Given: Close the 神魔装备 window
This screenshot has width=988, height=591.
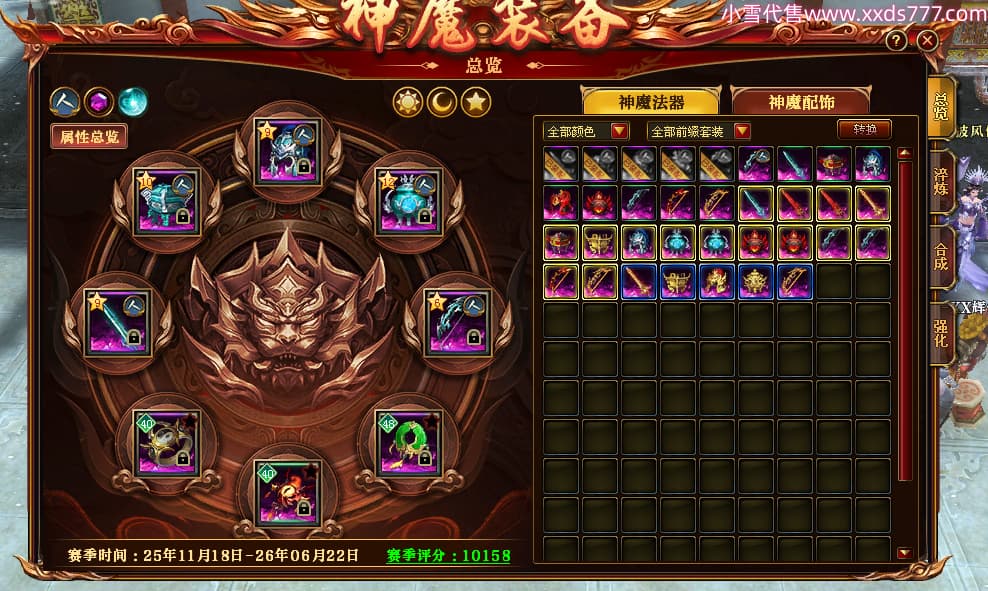Looking at the screenshot, I should click(927, 41).
